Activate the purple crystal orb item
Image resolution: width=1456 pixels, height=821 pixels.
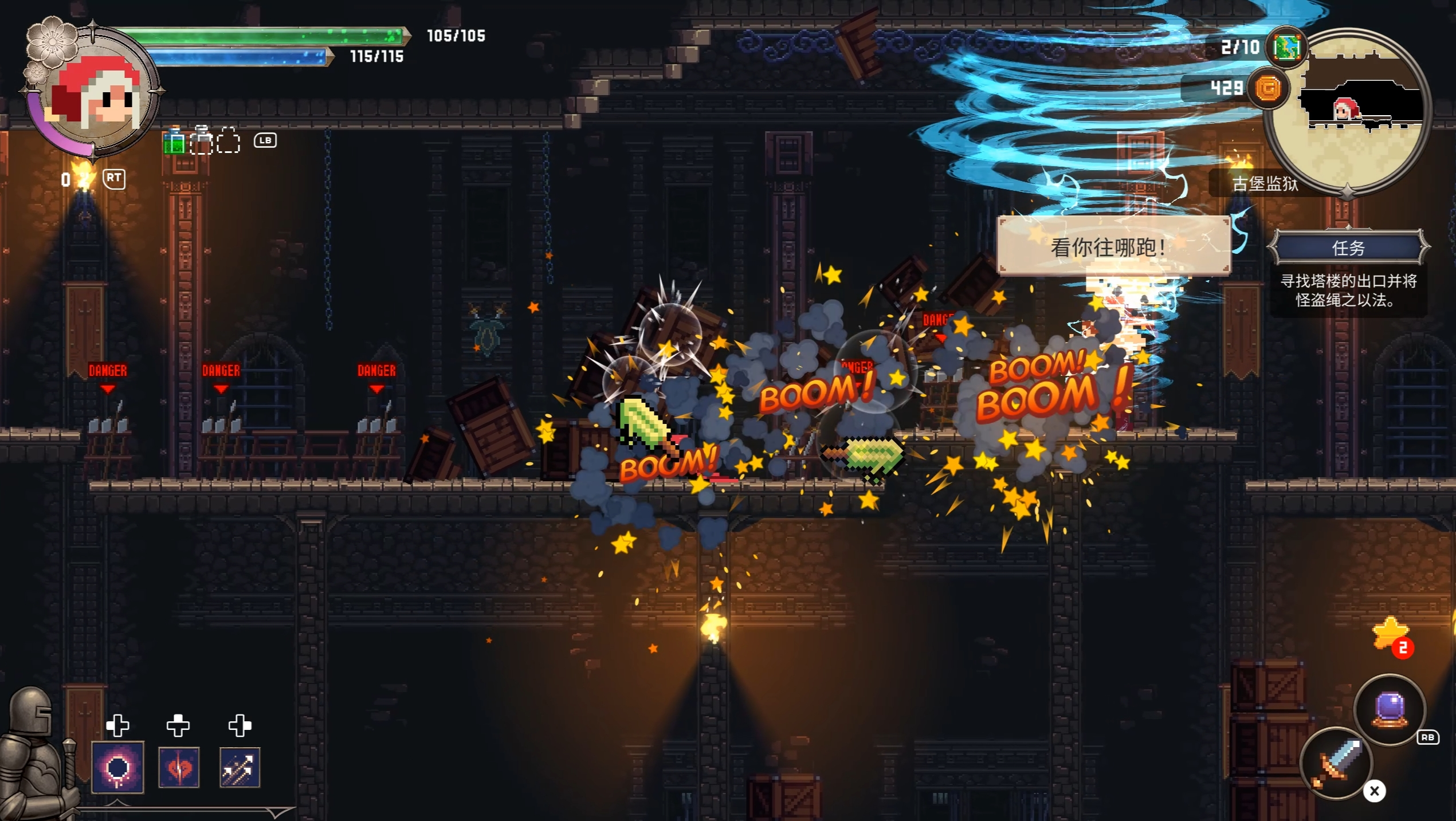click(x=1389, y=710)
